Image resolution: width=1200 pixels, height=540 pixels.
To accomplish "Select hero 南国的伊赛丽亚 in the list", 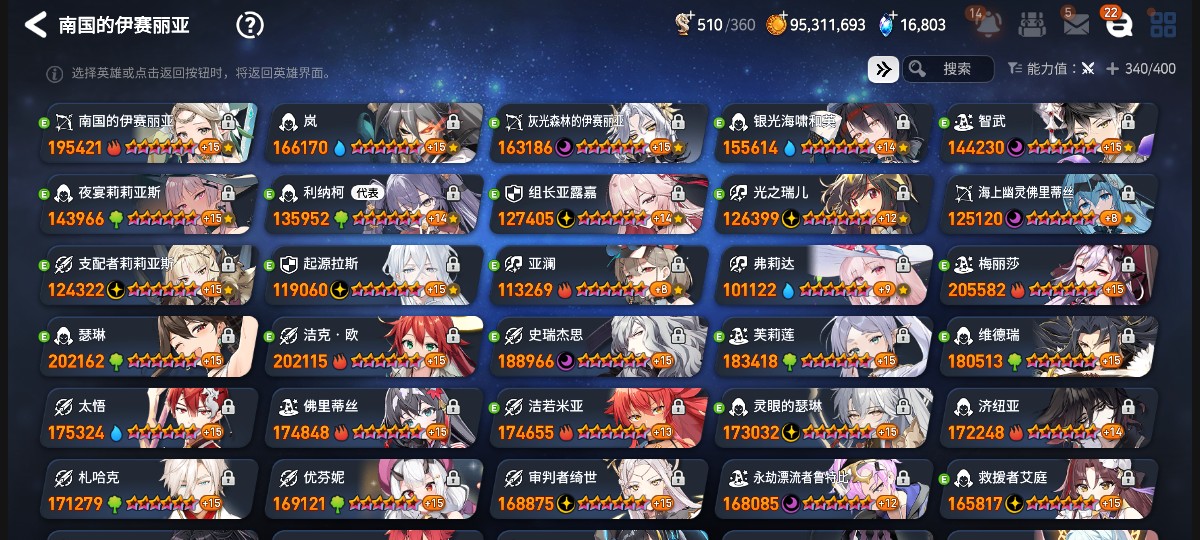I will pos(152,134).
